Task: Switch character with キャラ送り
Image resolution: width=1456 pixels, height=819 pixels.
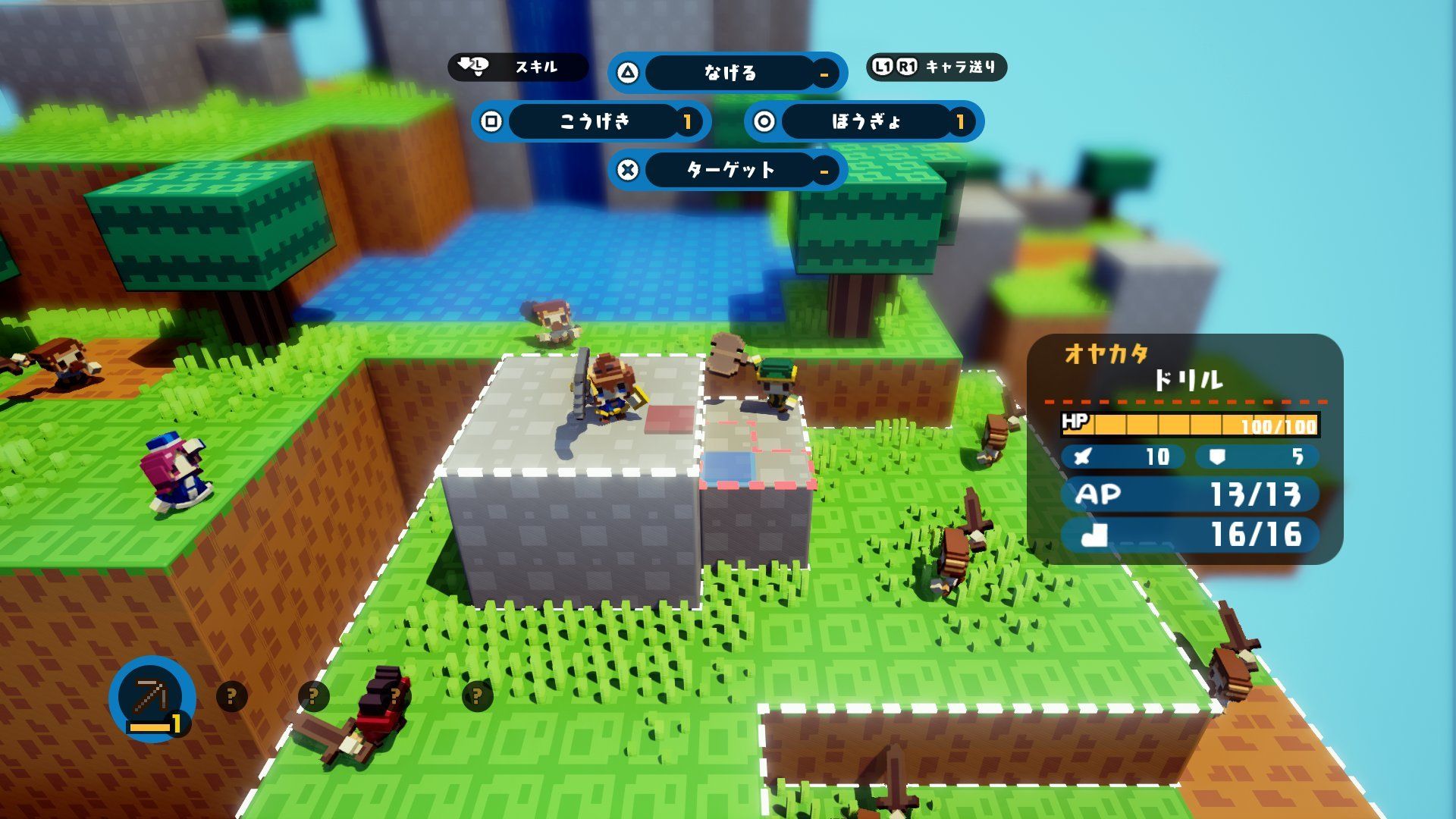Action: 937,67
